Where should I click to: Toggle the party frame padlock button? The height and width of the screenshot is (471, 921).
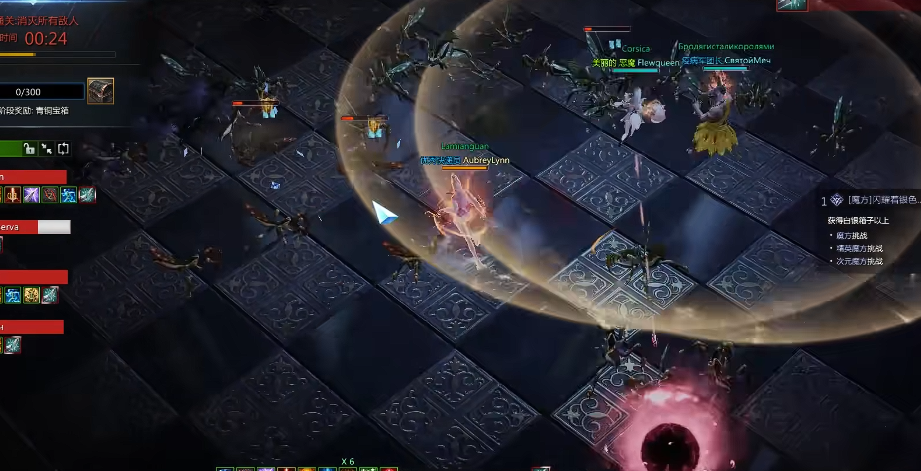coord(31,149)
